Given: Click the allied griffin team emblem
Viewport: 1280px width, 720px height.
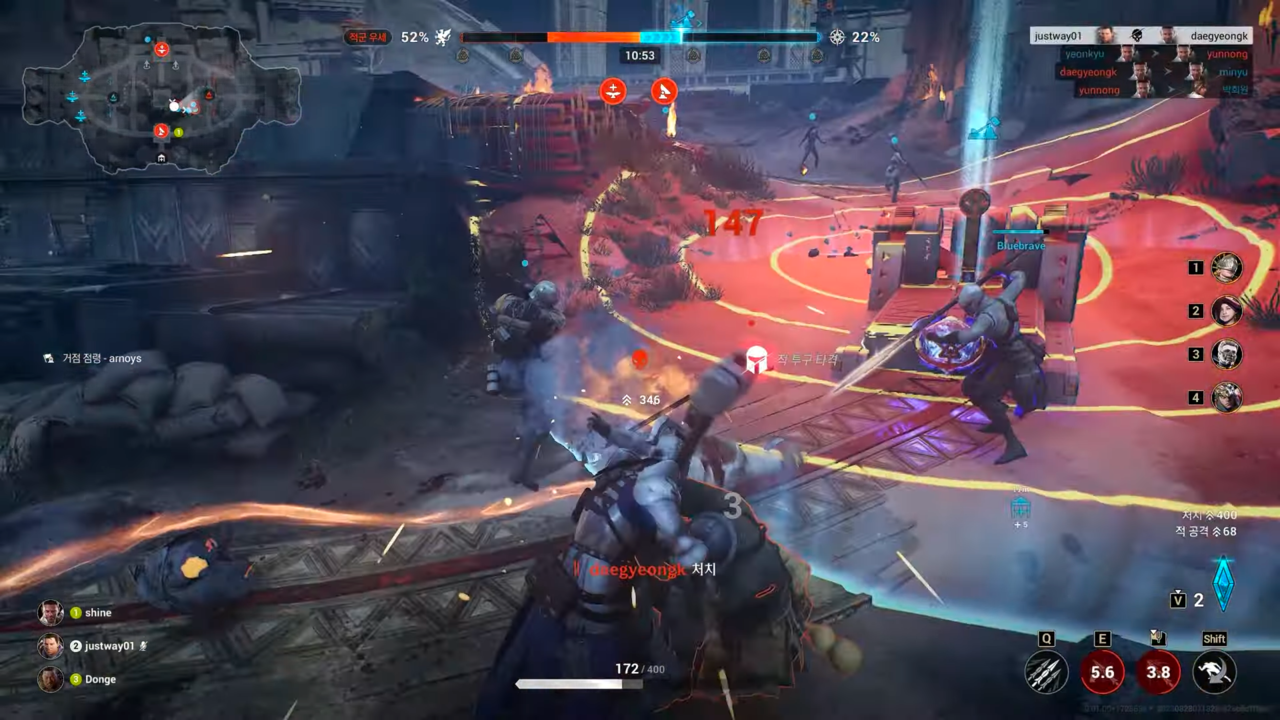Looking at the screenshot, I should click(443, 37).
